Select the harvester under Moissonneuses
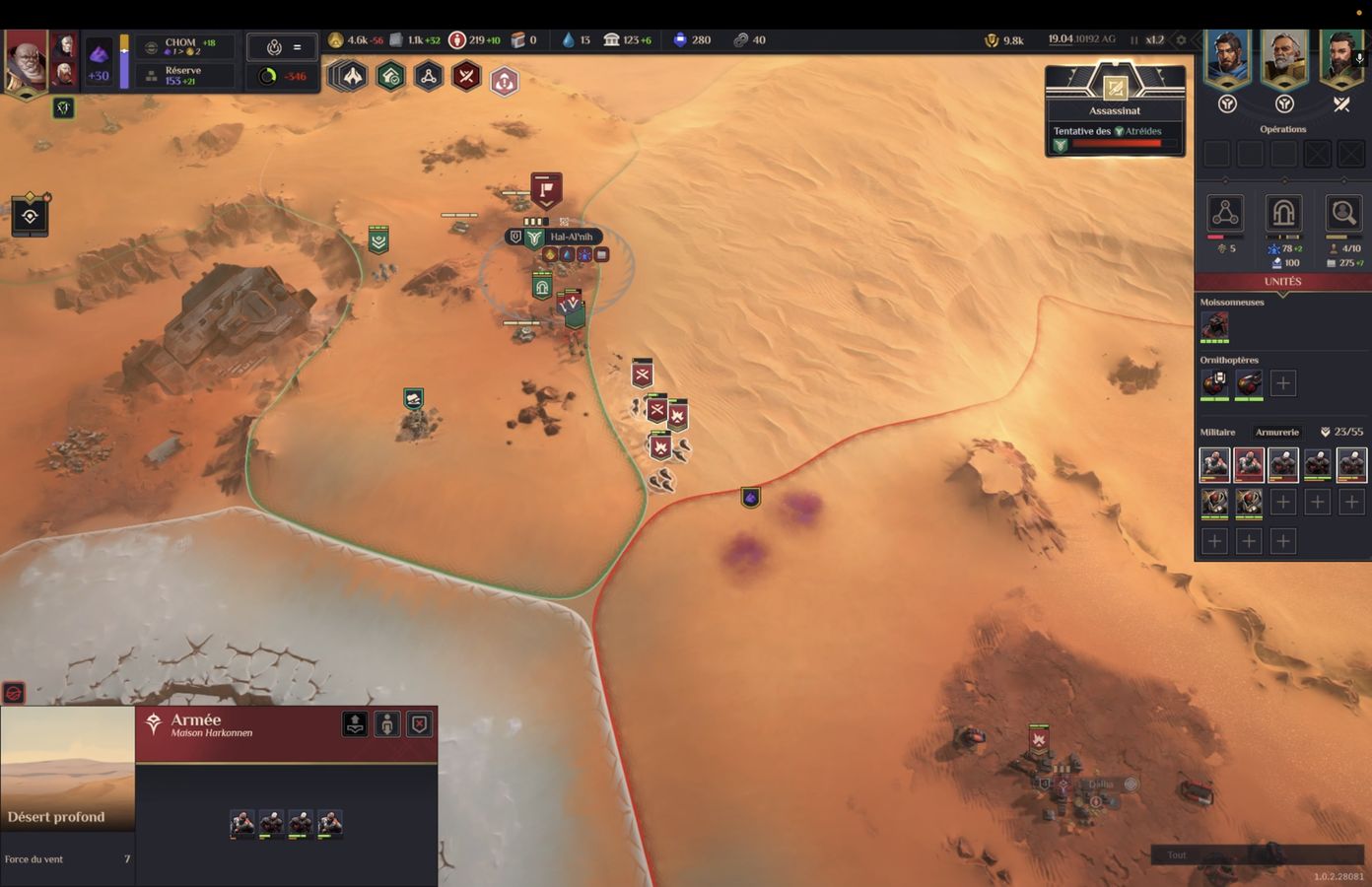The image size is (1372, 887). point(1214,325)
